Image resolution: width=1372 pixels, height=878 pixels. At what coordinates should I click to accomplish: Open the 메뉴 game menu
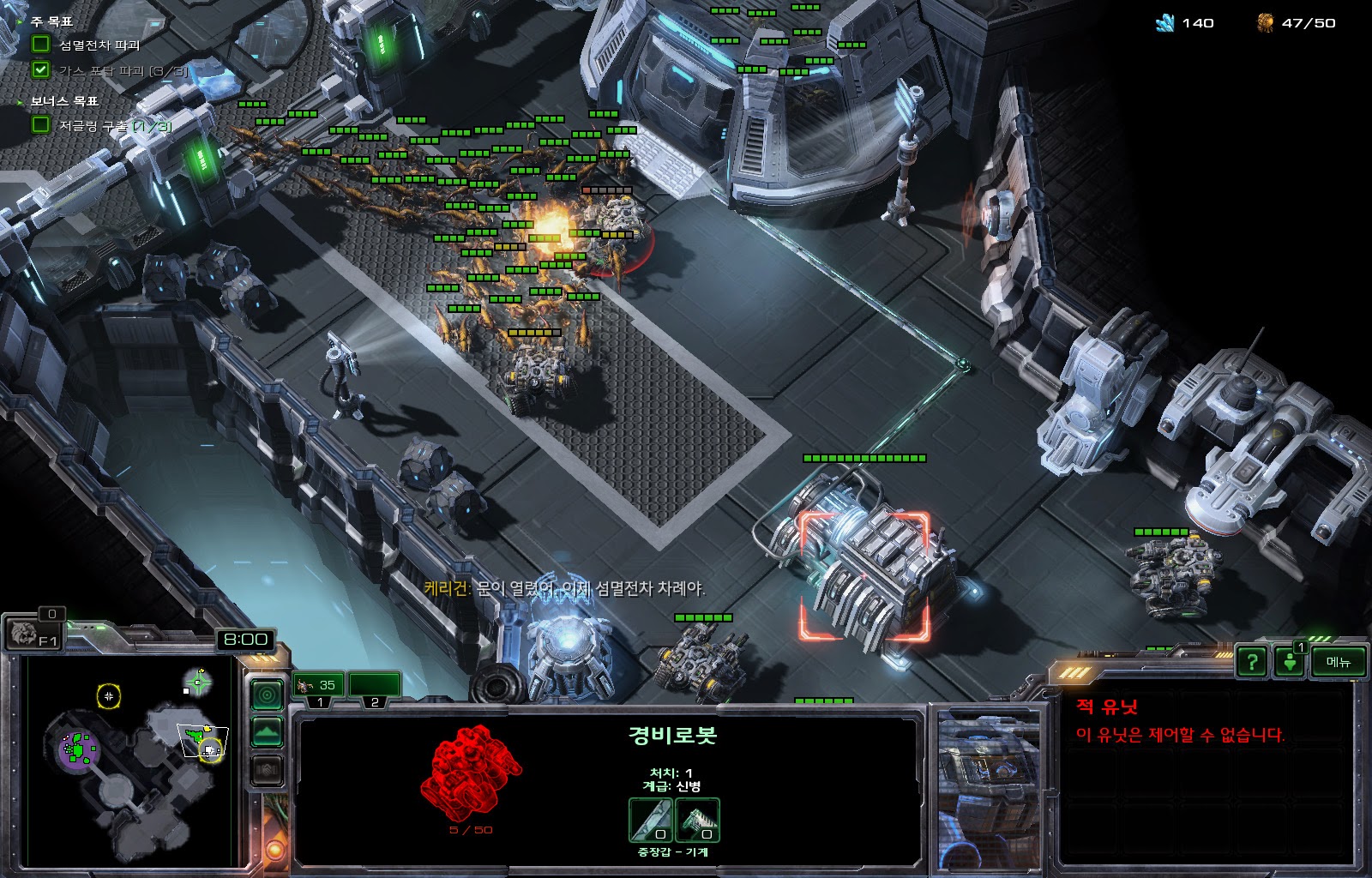point(1338,661)
